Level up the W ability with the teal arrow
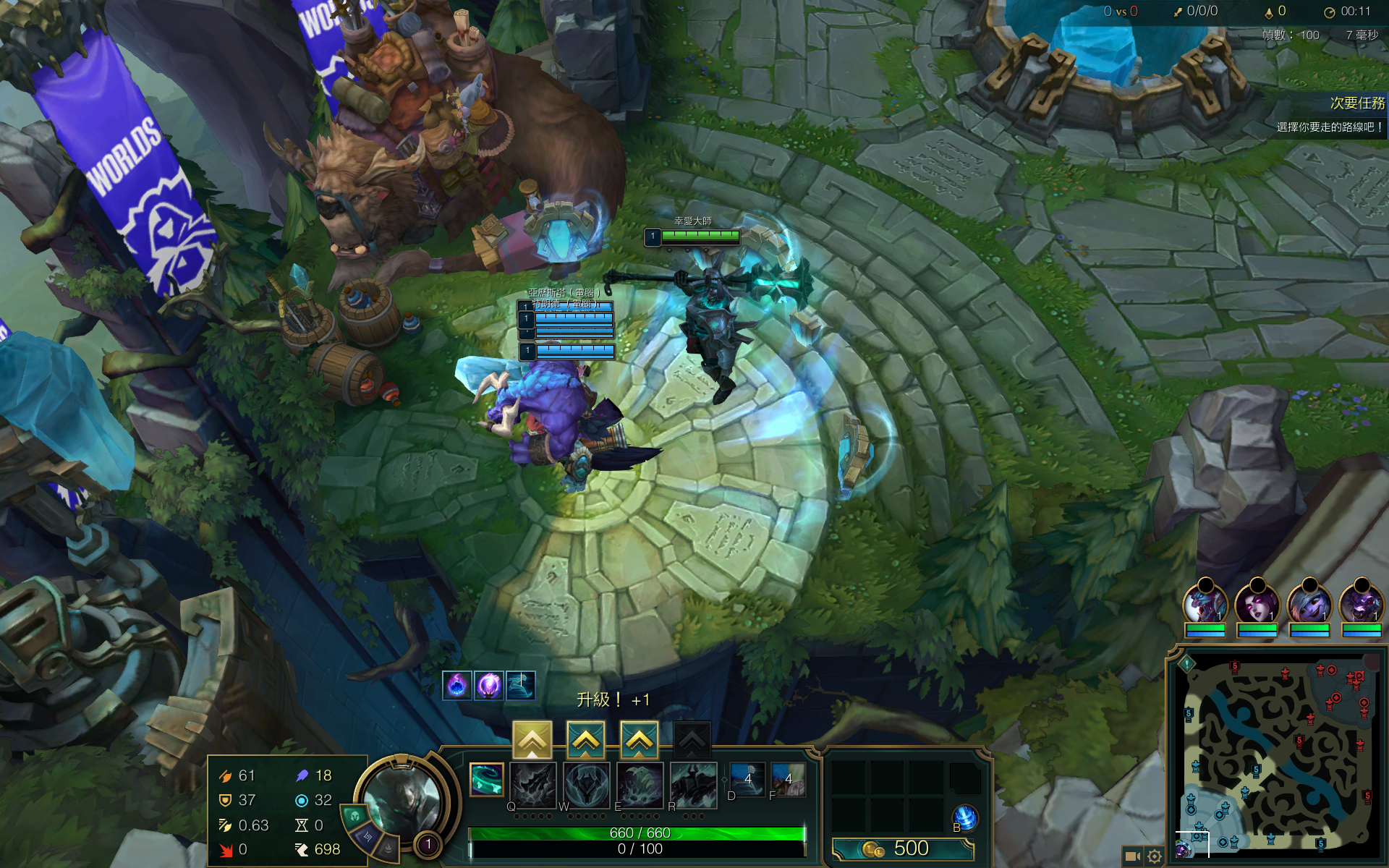The width and height of the screenshot is (1389, 868). [x=586, y=739]
